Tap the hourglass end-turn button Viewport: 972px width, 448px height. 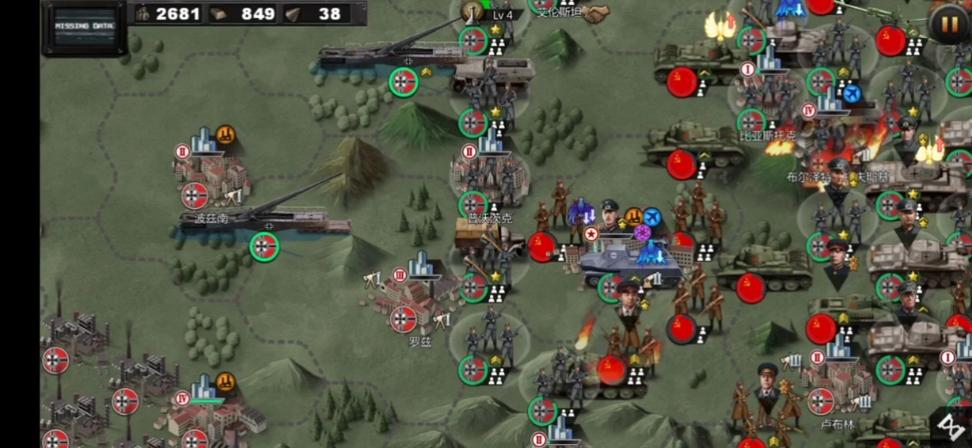click(950, 427)
